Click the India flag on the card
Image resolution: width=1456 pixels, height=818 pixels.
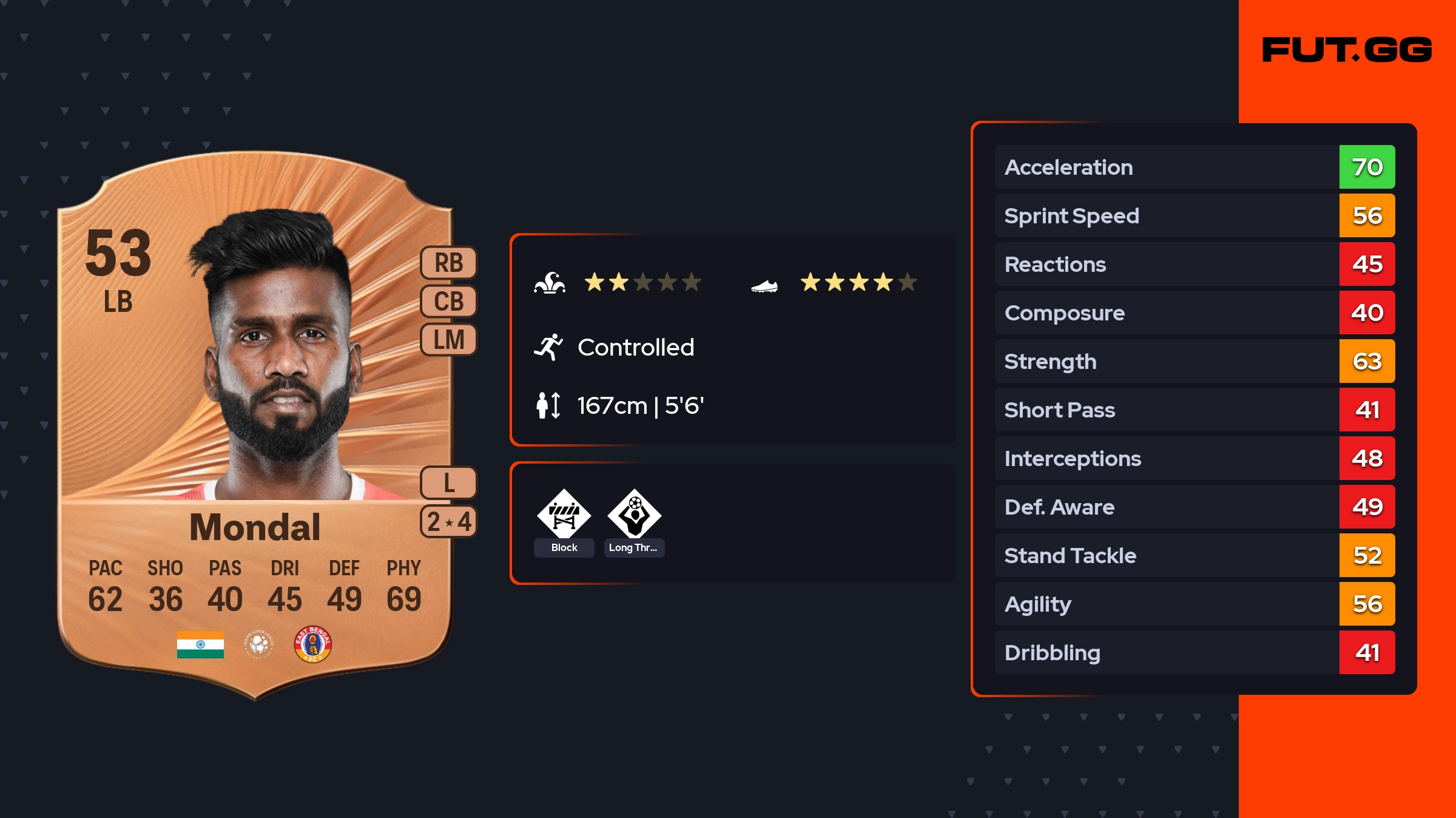point(200,644)
